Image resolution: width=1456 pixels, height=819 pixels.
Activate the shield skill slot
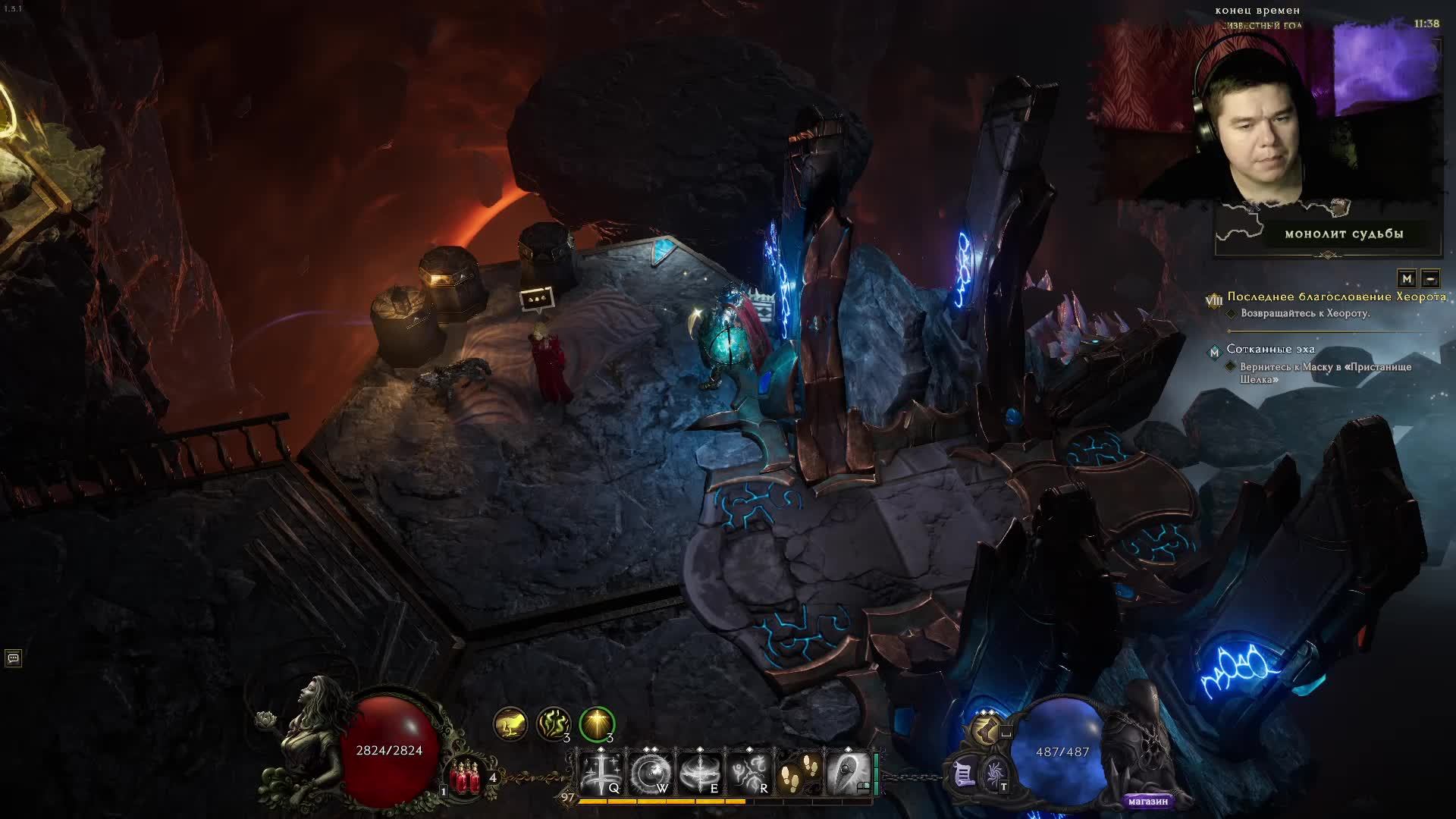pos(847,772)
